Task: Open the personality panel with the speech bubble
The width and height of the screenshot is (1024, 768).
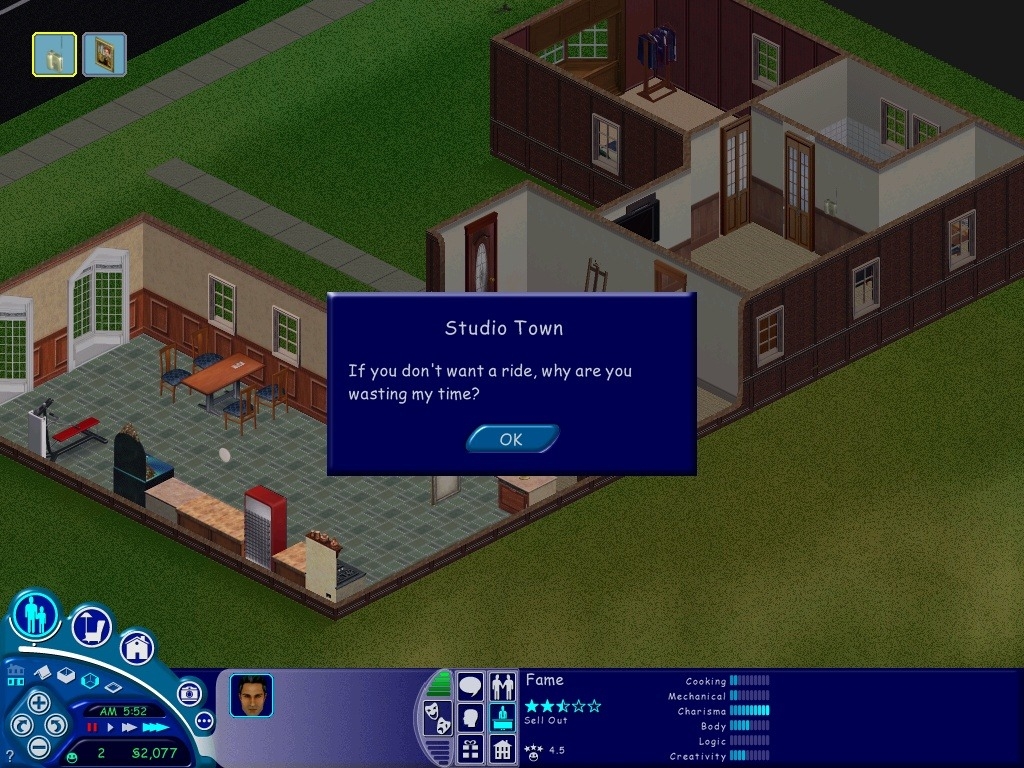Action: point(470,686)
